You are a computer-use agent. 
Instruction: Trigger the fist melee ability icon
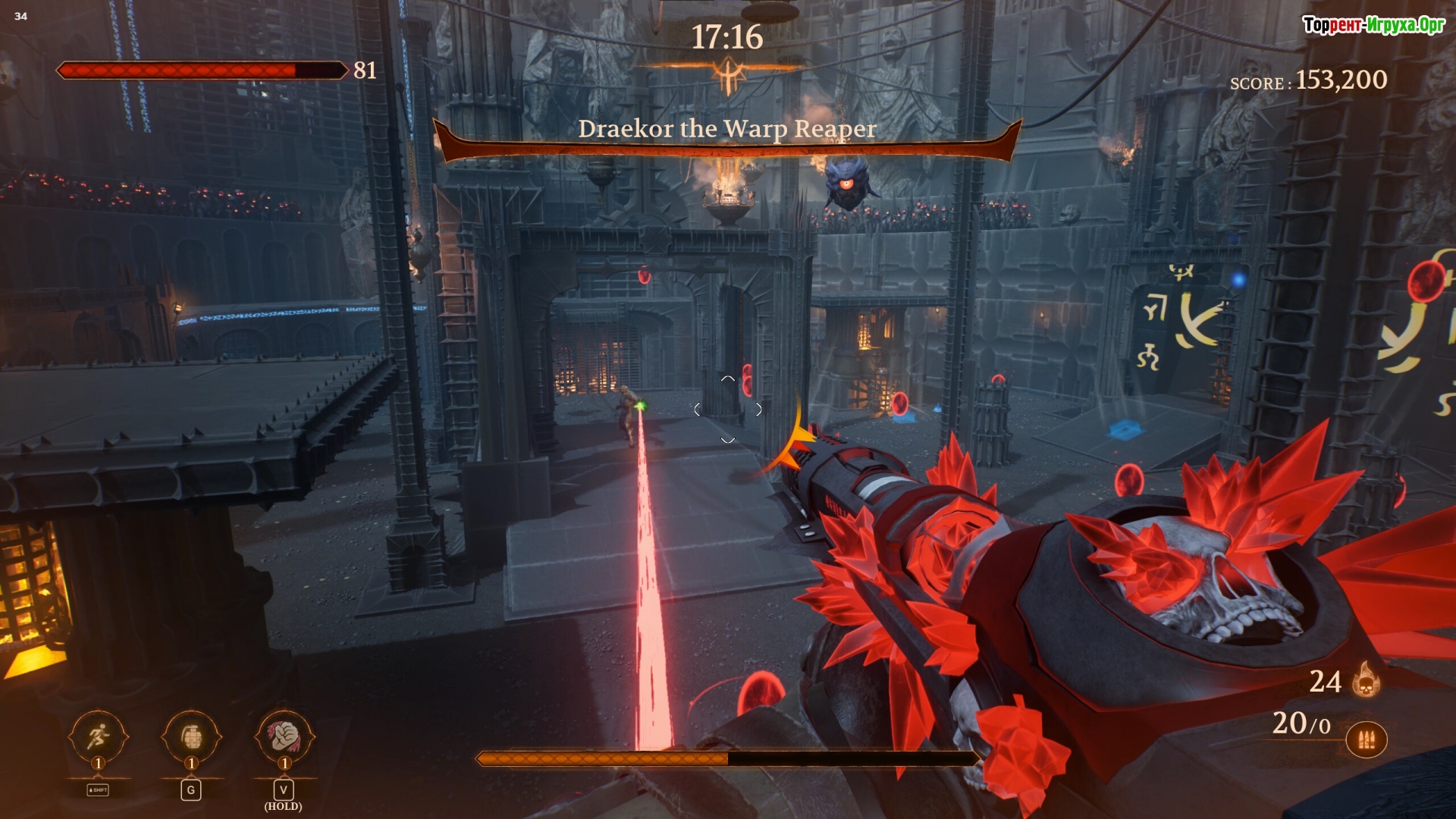click(x=284, y=736)
